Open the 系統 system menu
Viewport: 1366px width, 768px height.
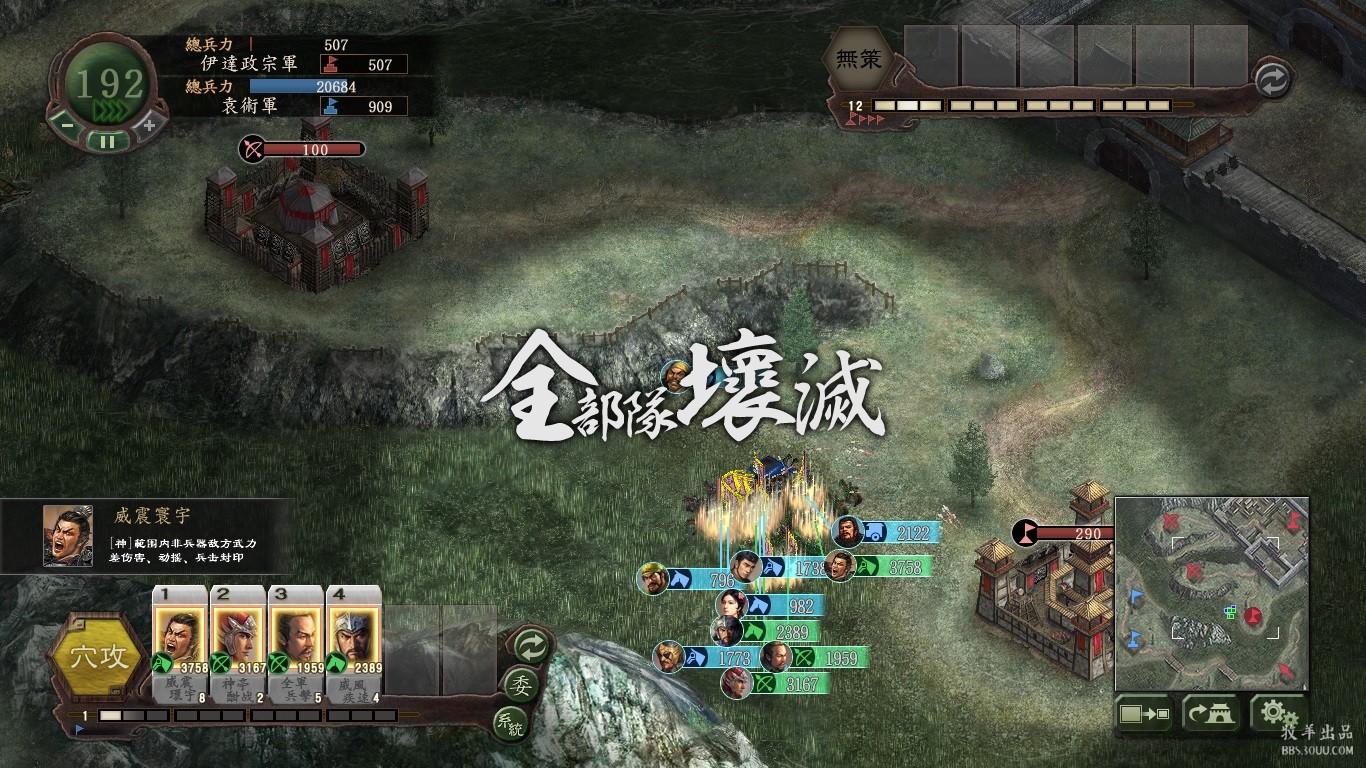(x=509, y=722)
